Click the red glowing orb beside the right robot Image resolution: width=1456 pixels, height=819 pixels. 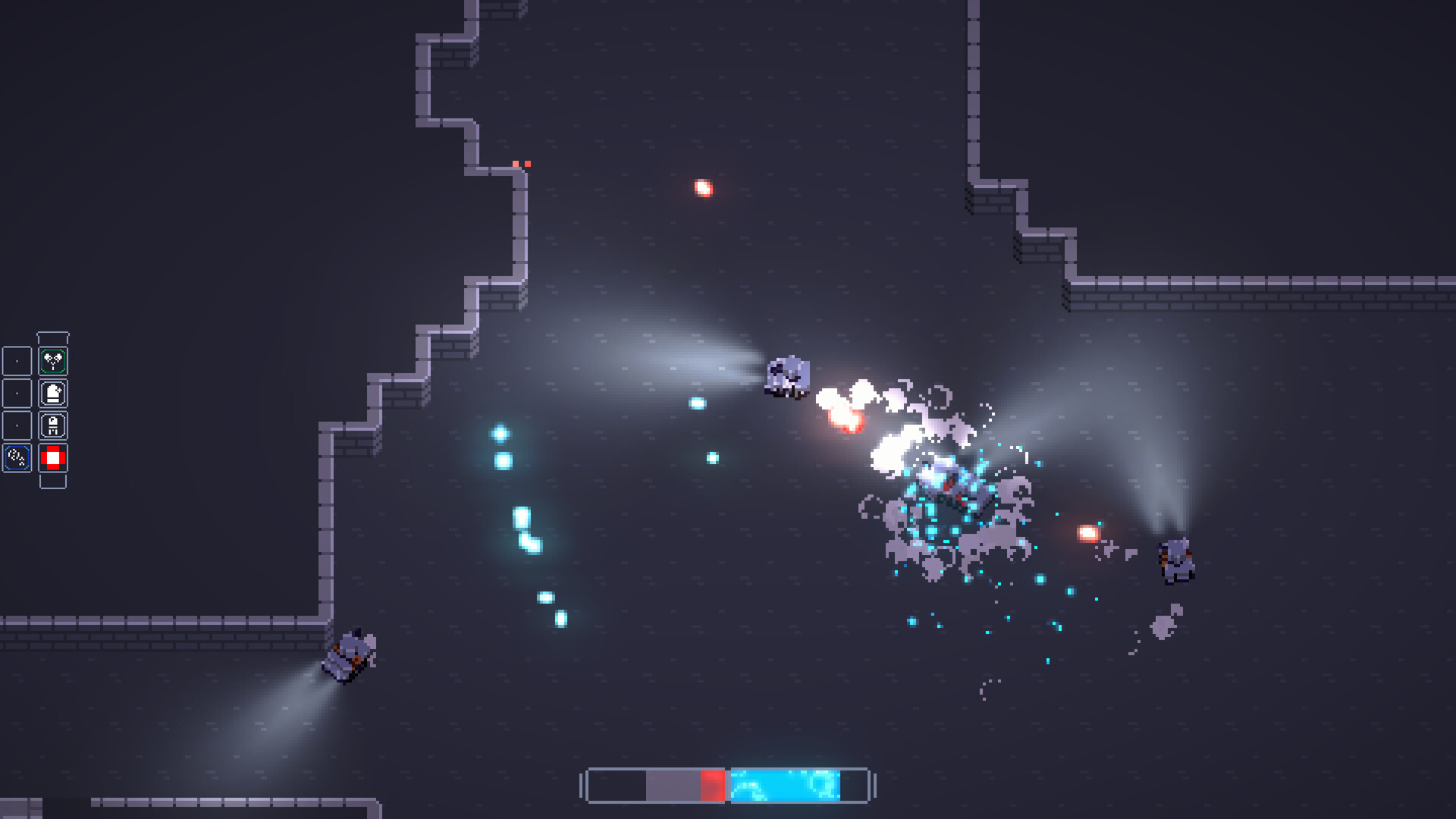[1090, 532]
